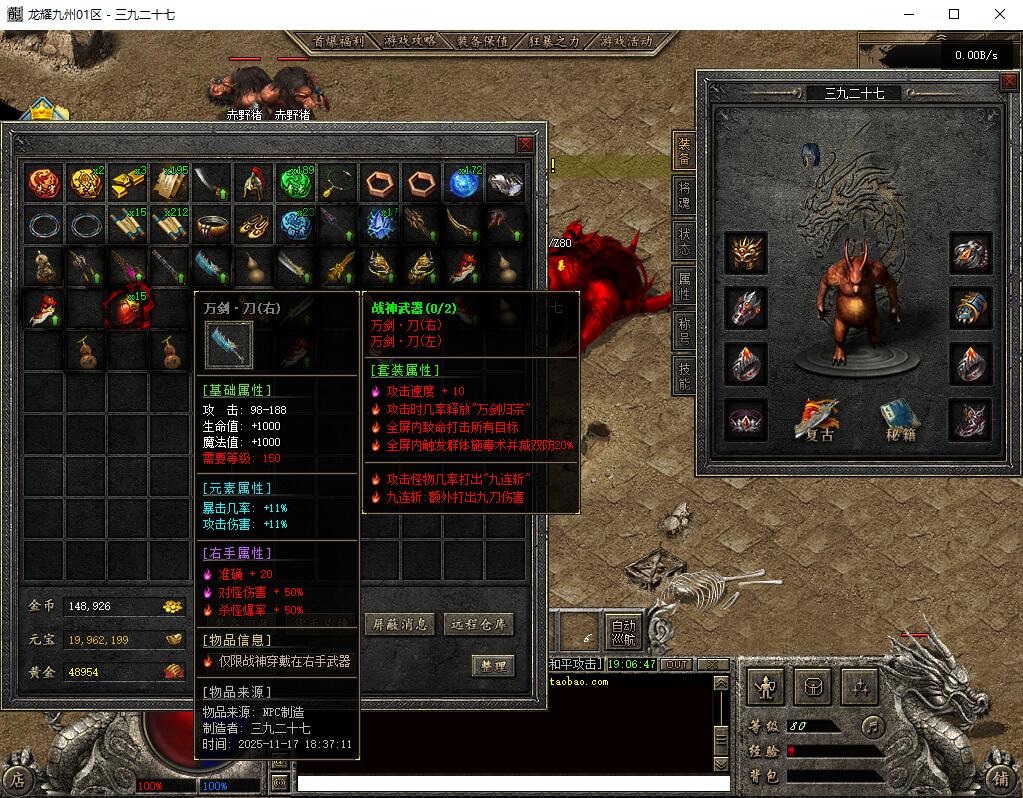Image resolution: width=1023 pixels, height=798 pixels.
Task: Sort the bag with 整理 button
Action: pos(492,666)
